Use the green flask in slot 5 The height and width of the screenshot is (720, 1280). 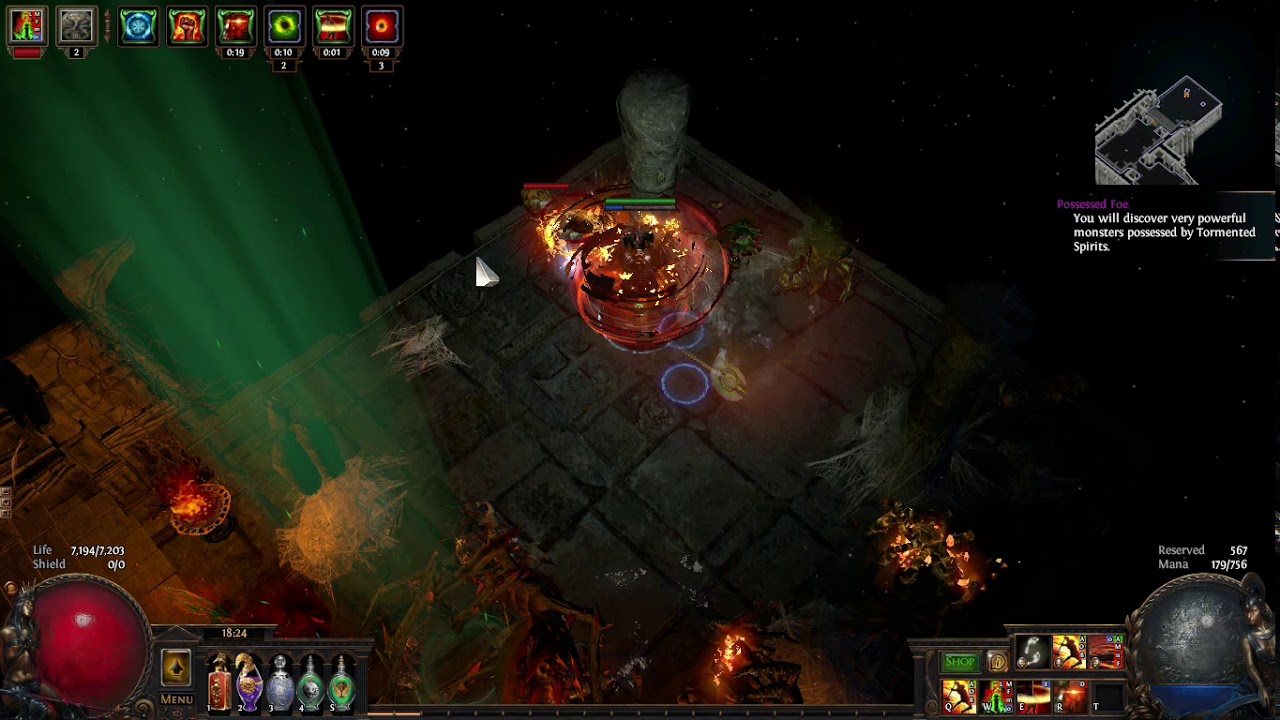click(x=342, y=682)
